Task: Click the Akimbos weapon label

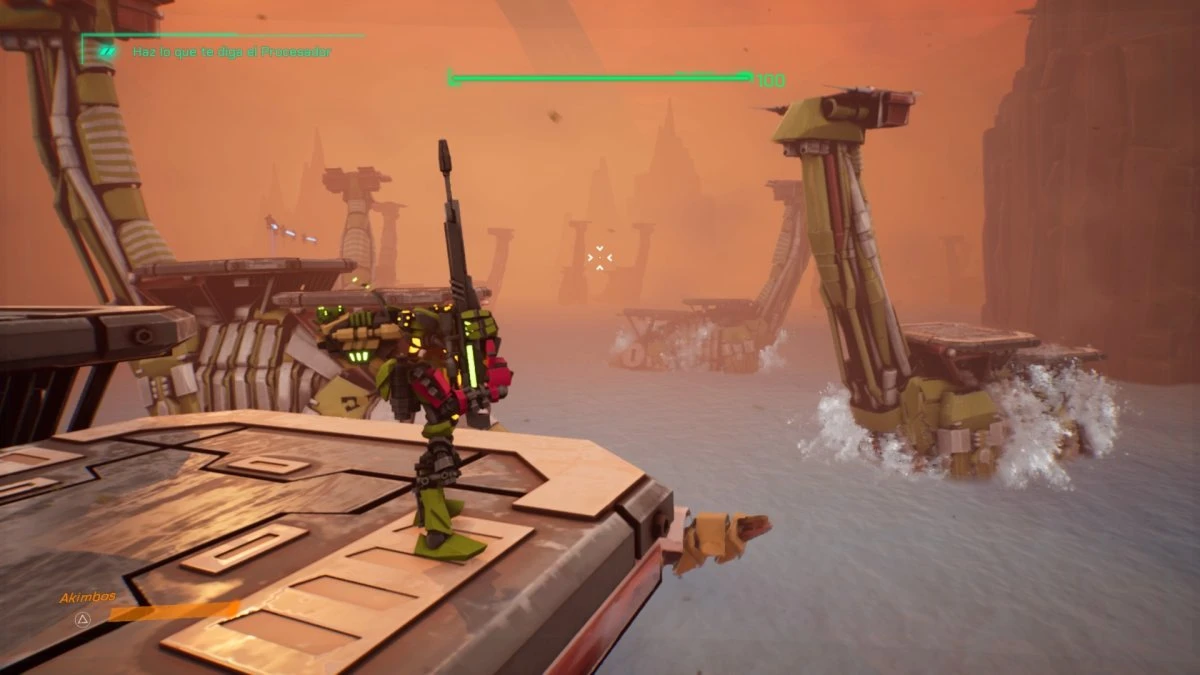Action: (x=88, y=597)
